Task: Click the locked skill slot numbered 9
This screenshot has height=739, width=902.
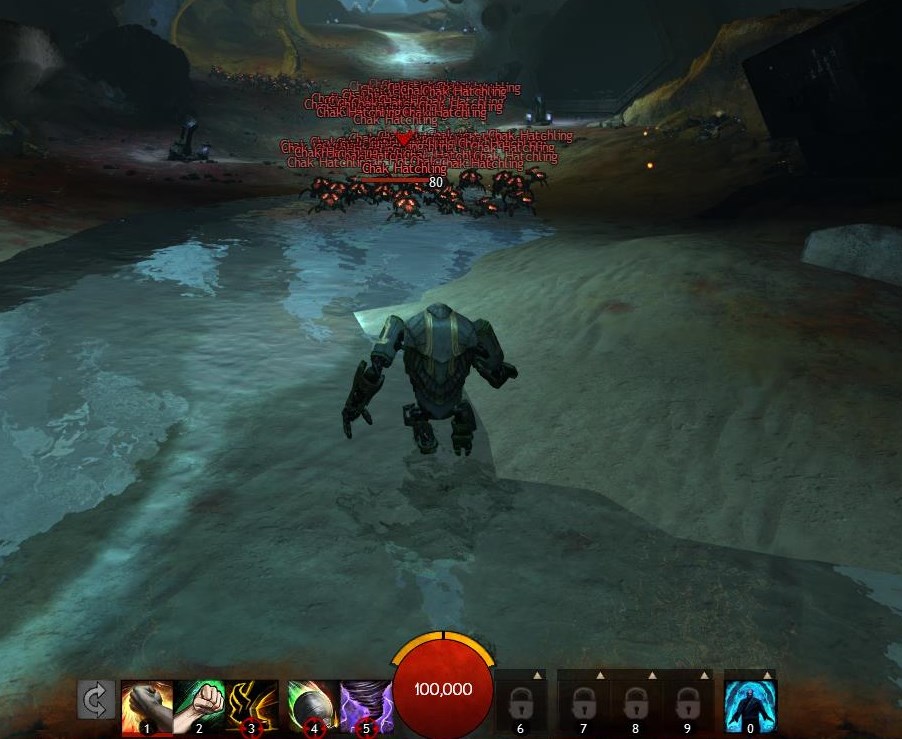Action: (687, 704)
